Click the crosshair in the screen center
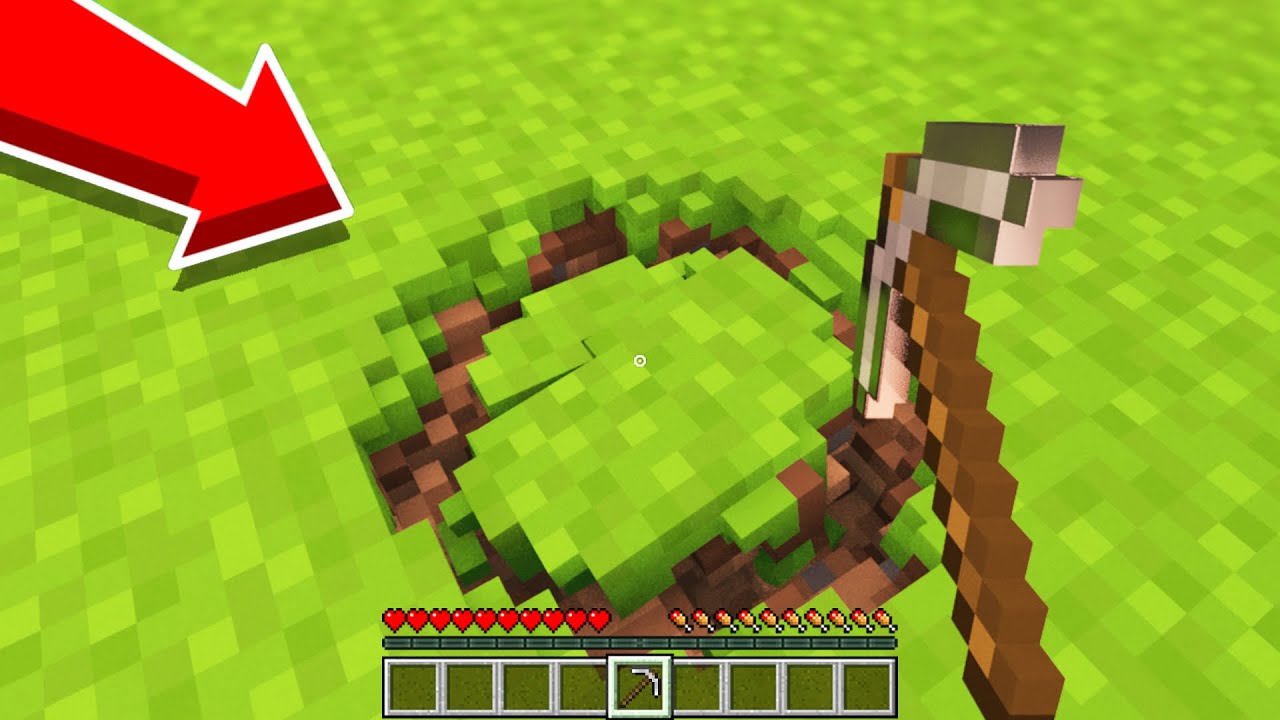 640,360
